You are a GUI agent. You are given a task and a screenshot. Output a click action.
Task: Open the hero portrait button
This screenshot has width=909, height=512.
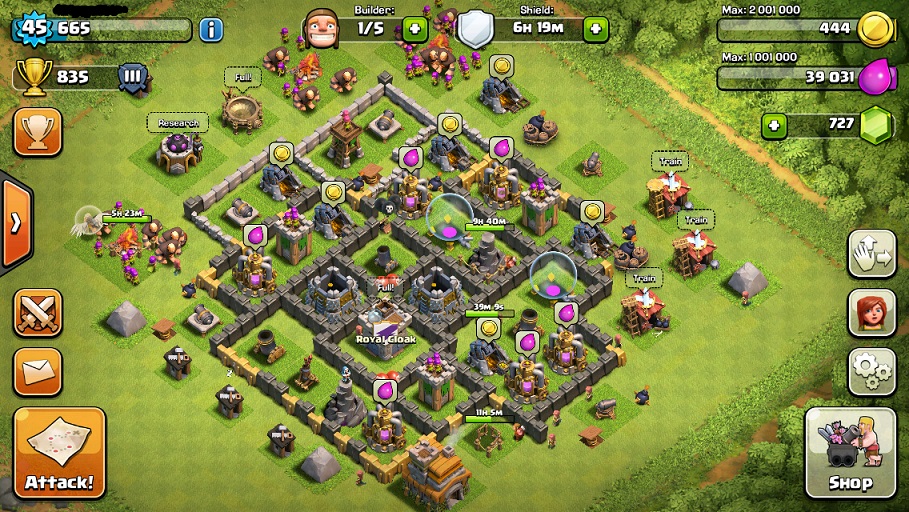pos(872,313)
